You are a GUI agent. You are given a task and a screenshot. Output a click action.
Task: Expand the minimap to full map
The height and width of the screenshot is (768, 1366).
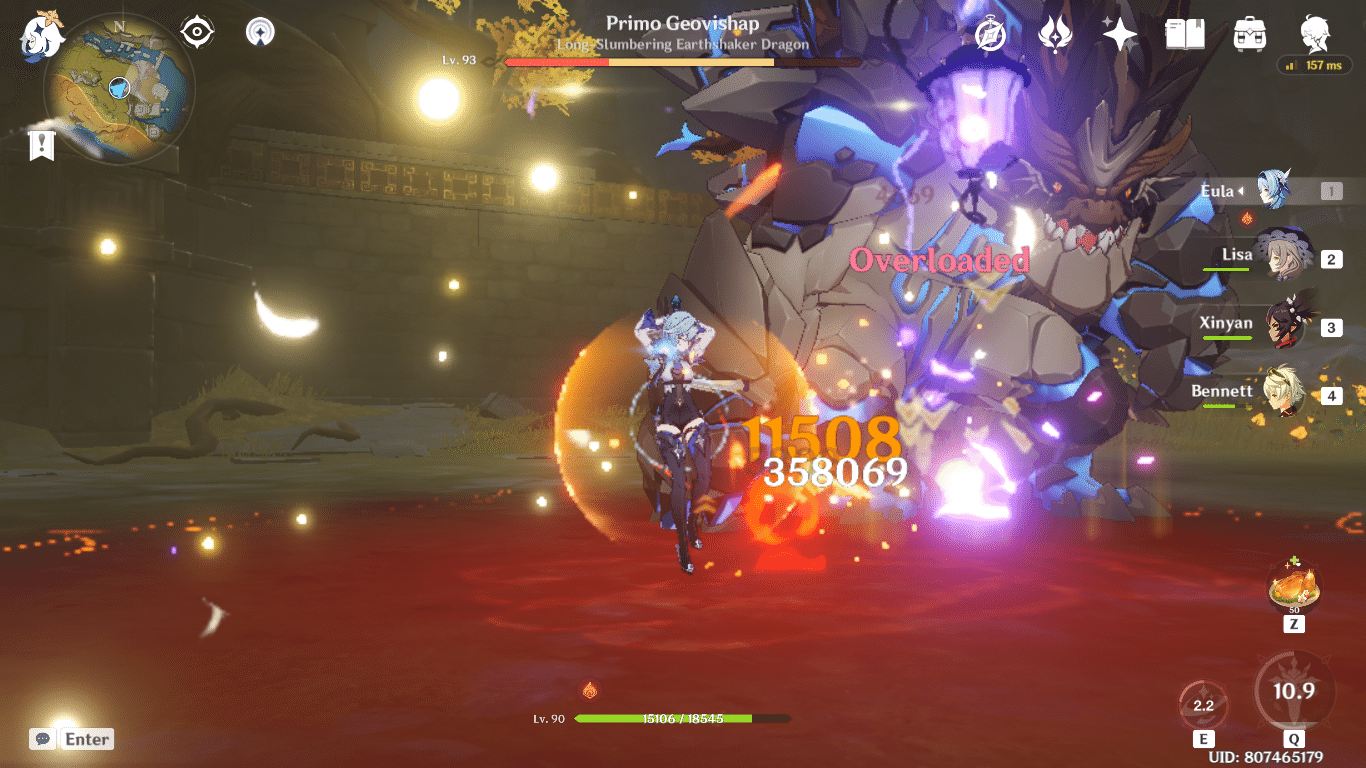[x=120, y=88]
